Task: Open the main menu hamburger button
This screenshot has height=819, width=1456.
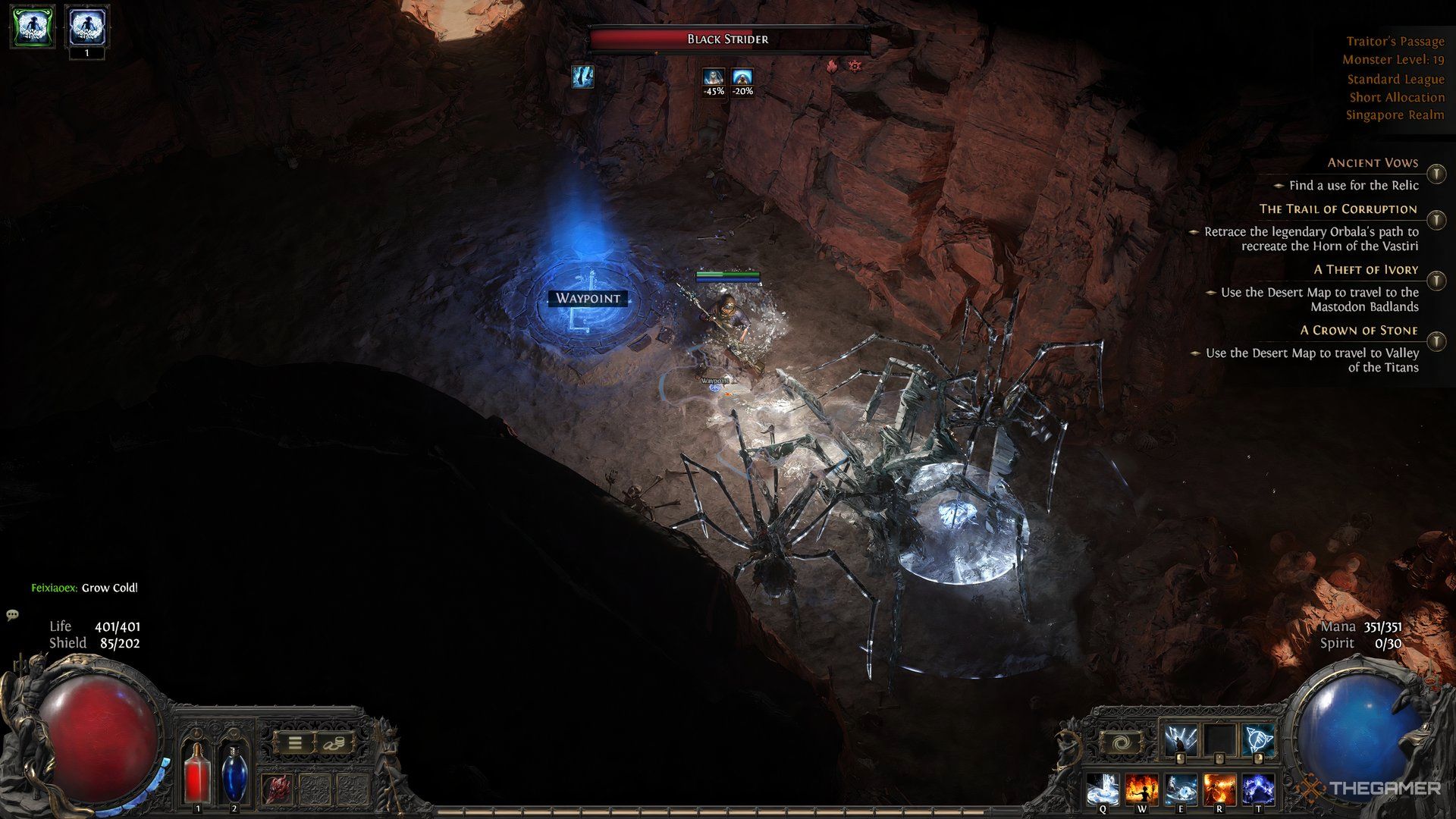Action: tap(294, 743)
